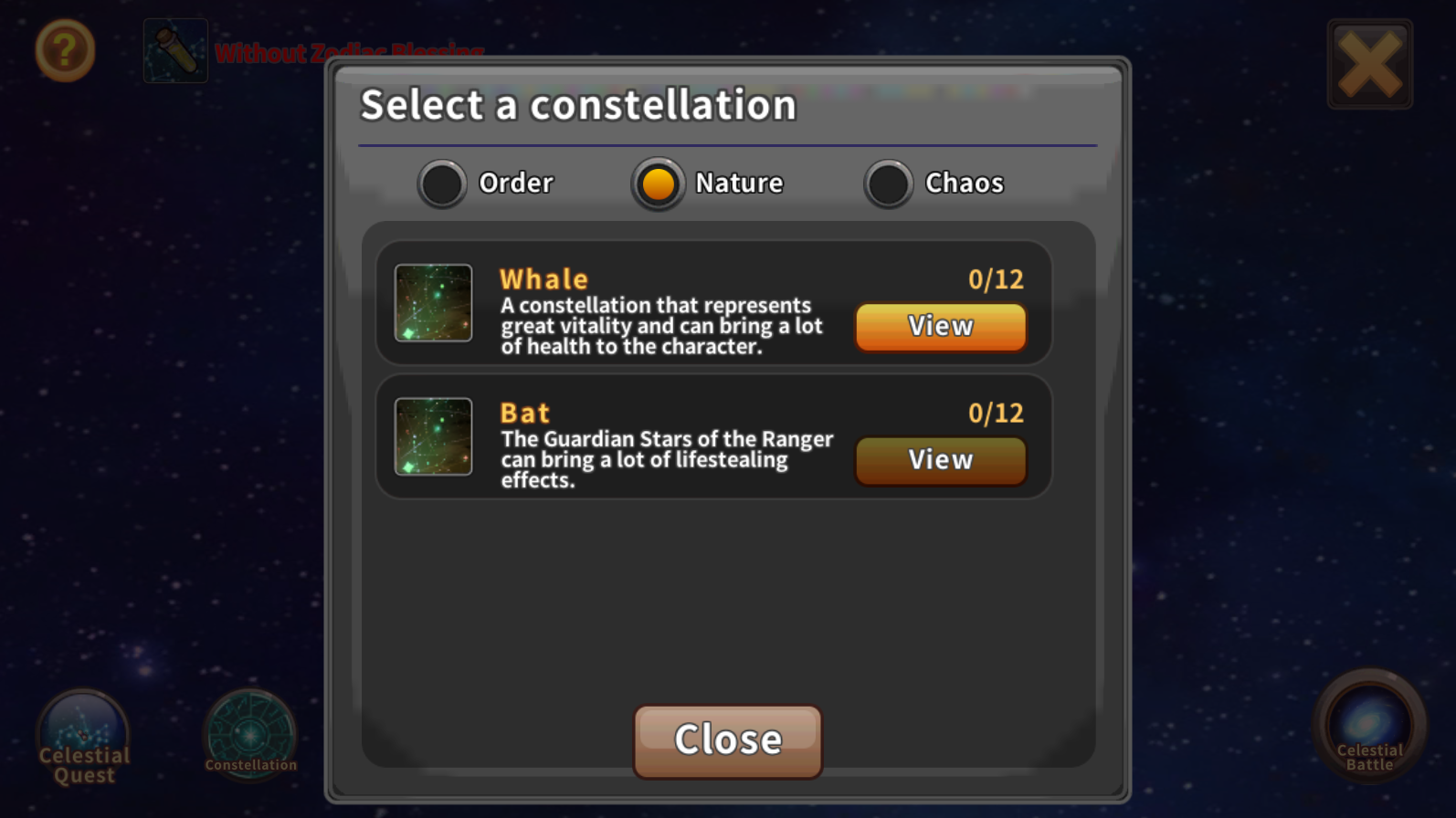Image resolution: width=1456 pixels, height=818 pixels.
Task: Open the help question mark icon
Action: pos(64,52)
